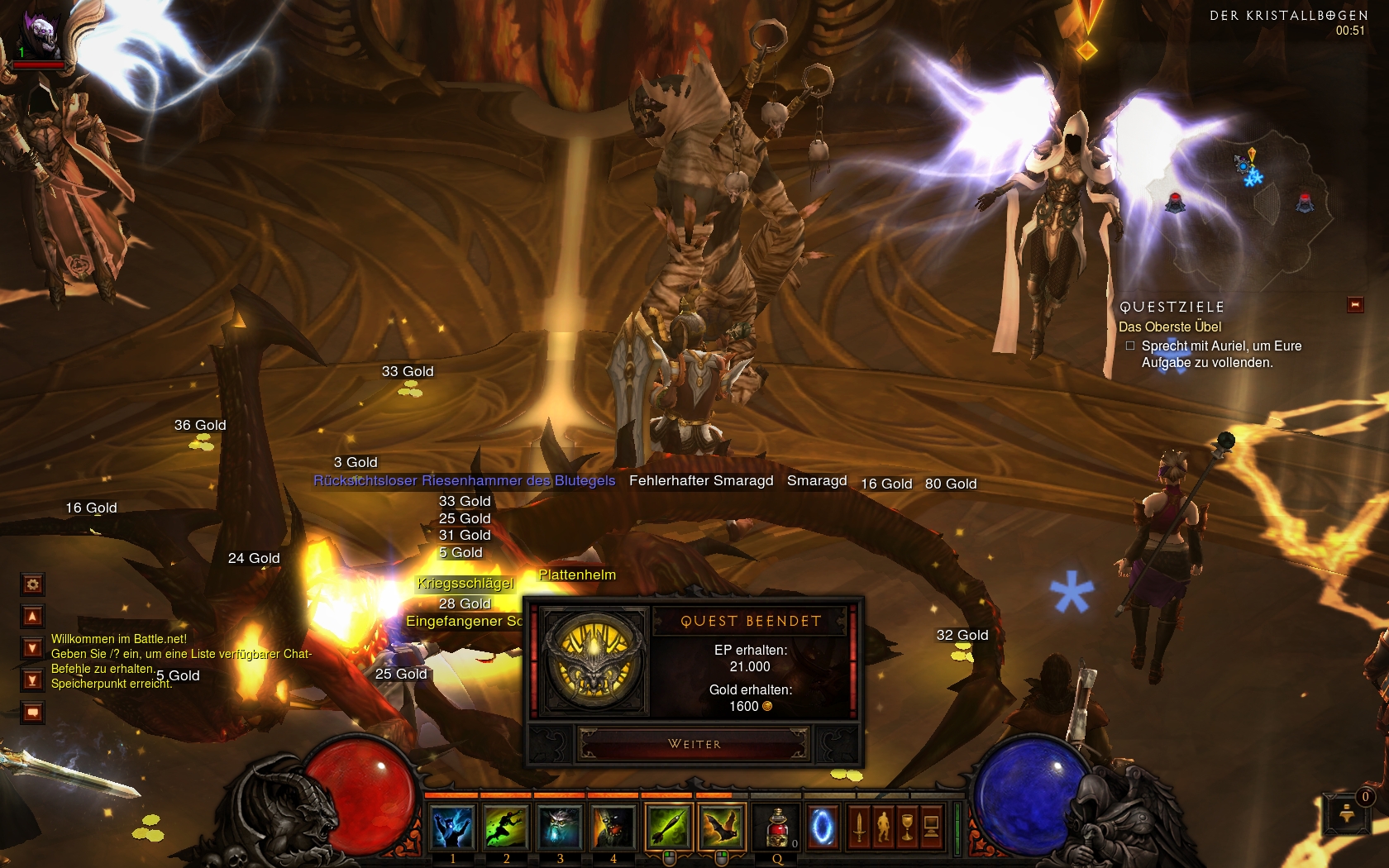Open the chalice menu button

(x=907, y=826)
